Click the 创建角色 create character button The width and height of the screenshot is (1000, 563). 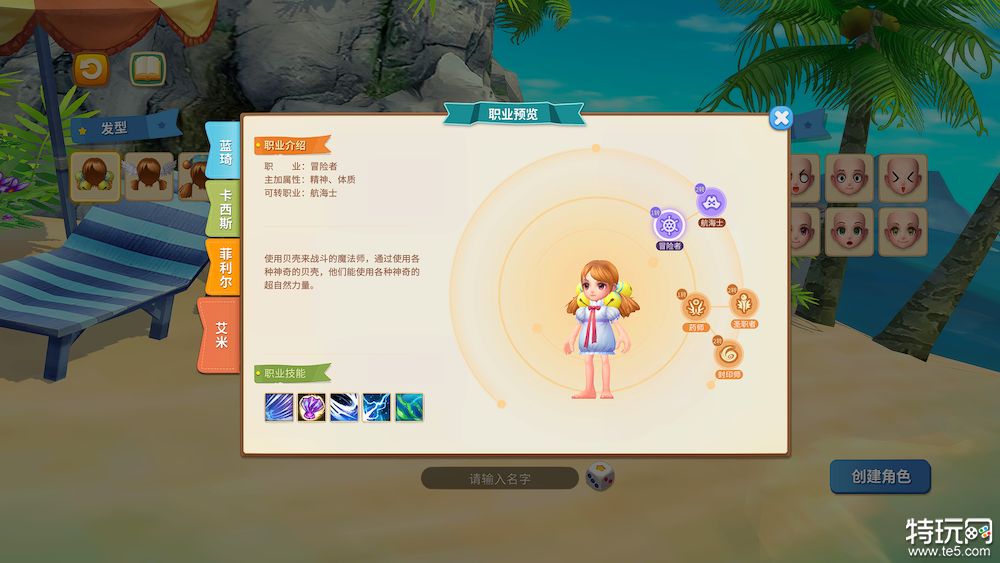[880, 477]
